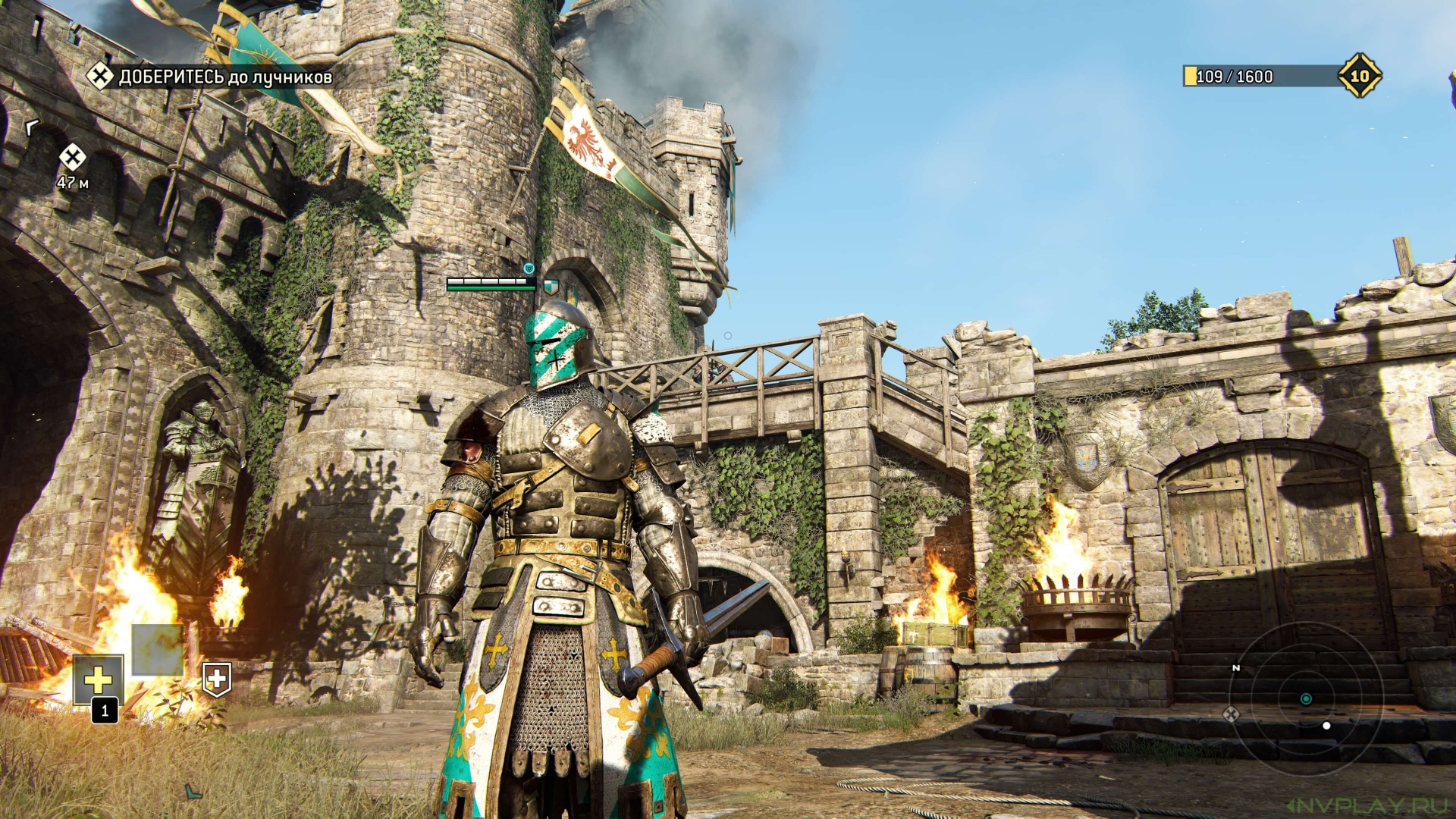The image size is (1456, 819).
Task: Open the circular minimap compass
Action: click(x=1306, y=698)
